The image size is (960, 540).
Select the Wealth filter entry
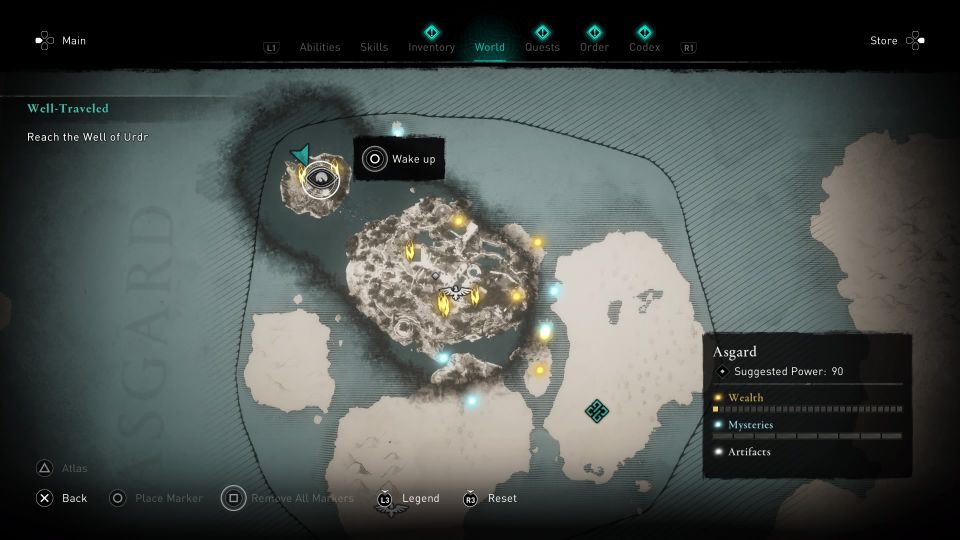pos(746,398)
